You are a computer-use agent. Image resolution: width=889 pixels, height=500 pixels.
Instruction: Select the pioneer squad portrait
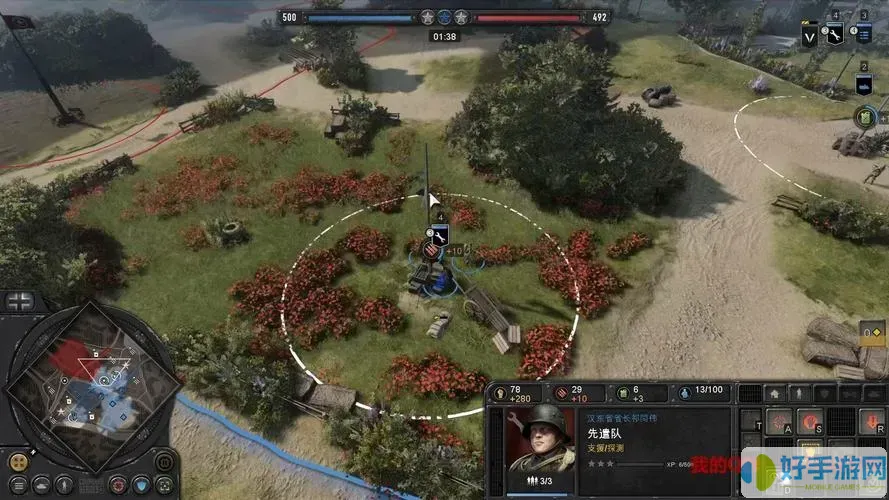point(541,440)
